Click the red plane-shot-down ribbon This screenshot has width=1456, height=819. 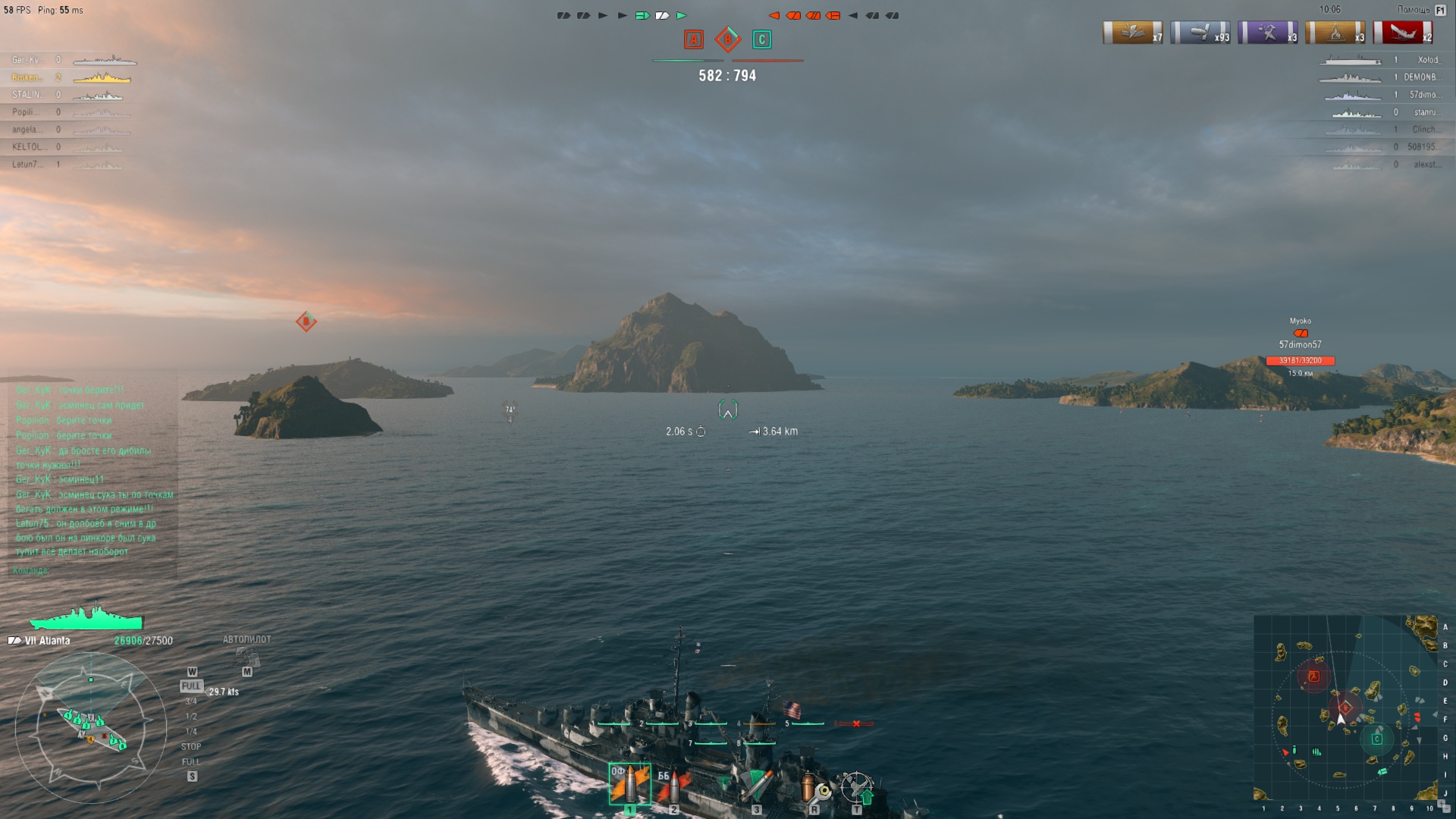tap(1402, 33)
